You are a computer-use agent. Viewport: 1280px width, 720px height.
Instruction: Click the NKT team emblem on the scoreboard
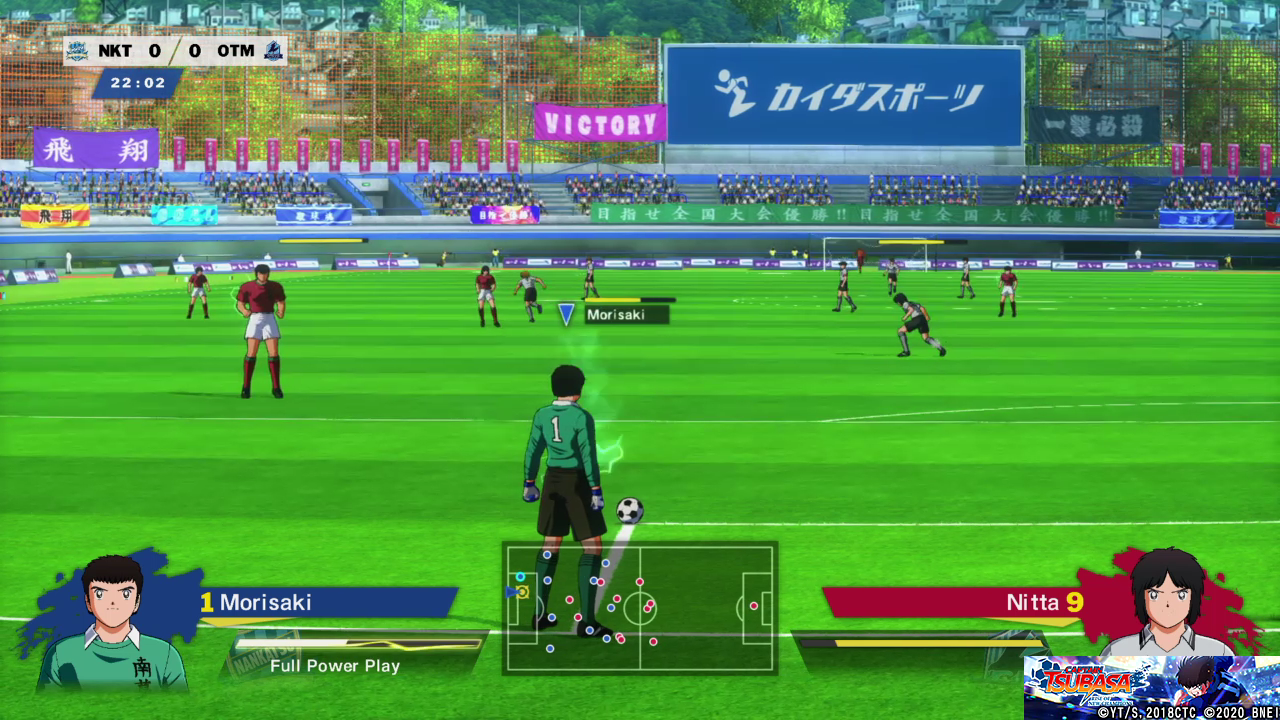click(78, 51)
